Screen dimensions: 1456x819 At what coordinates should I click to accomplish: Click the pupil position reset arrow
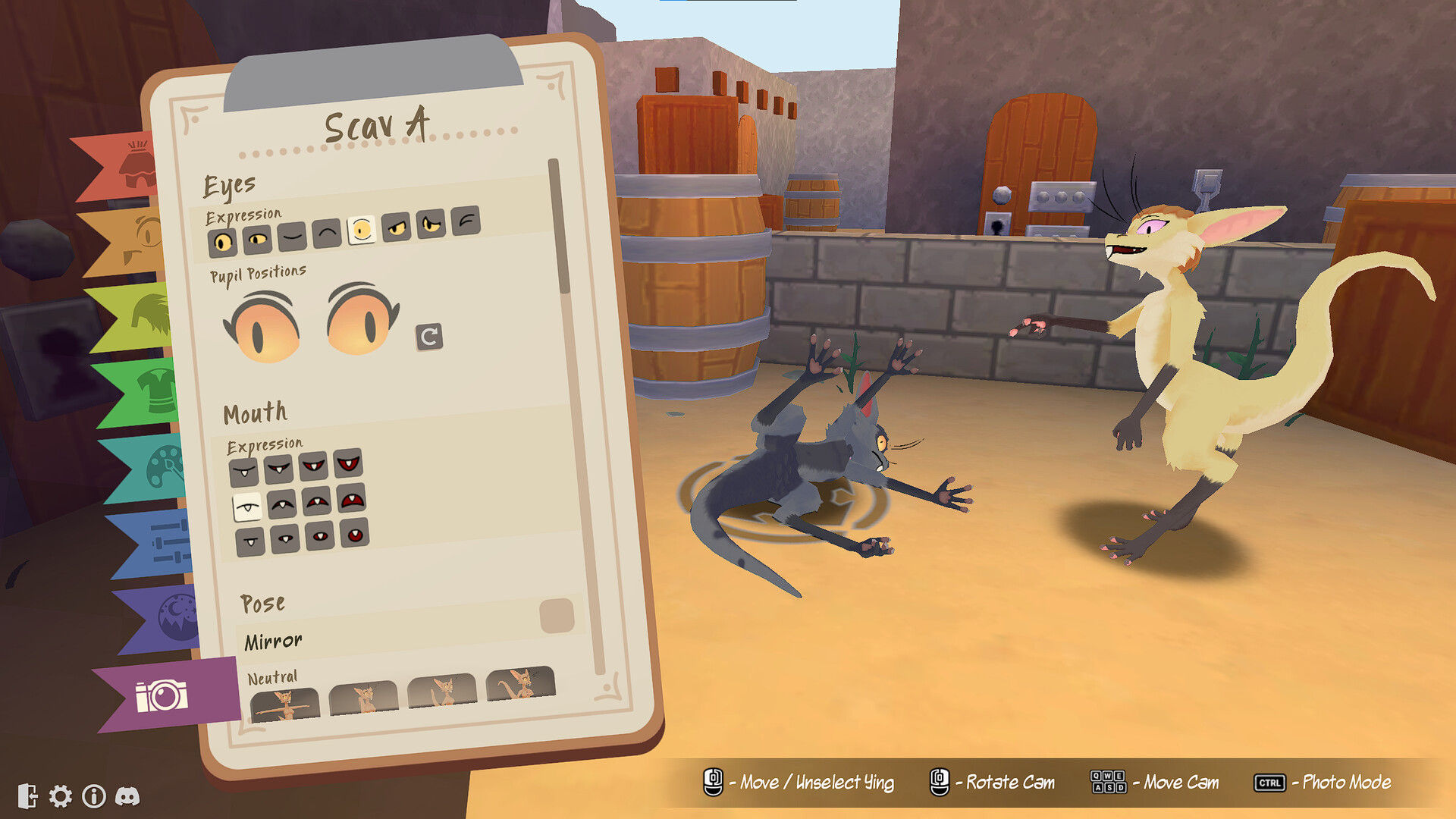[x=428, y=337]
